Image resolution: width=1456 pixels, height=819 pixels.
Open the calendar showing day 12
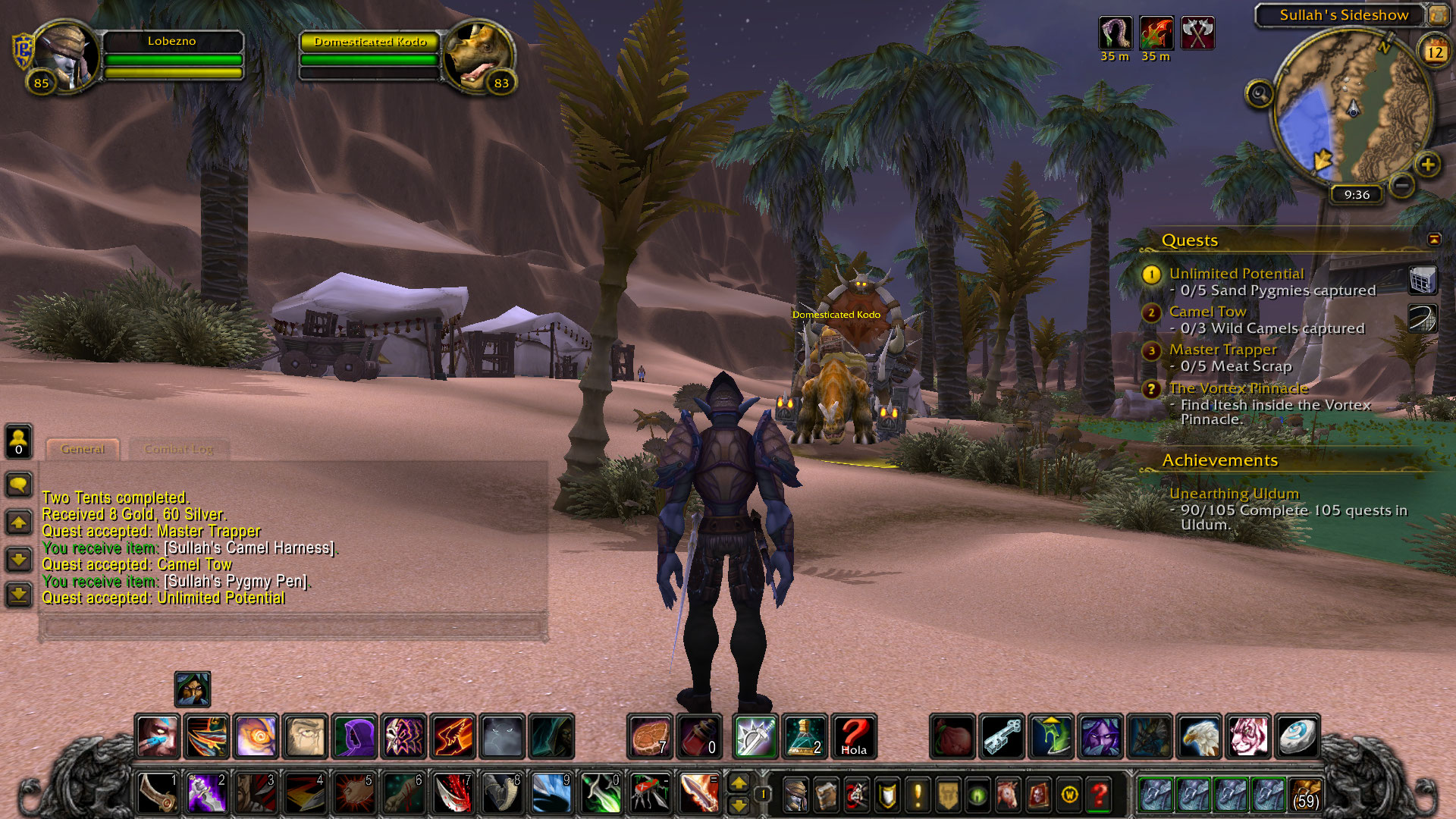point(1435,52)
